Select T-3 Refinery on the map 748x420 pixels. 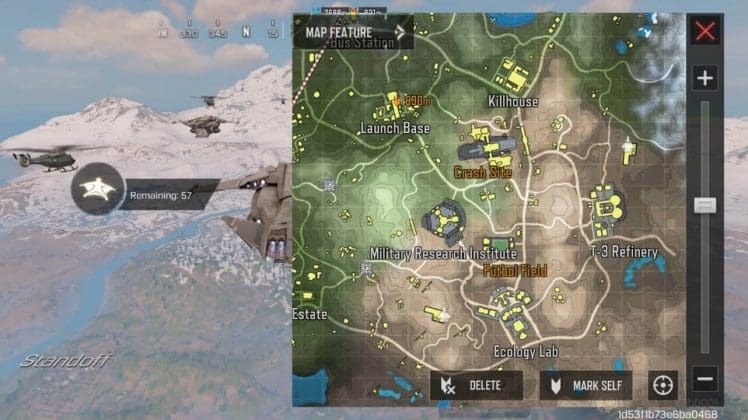[x=624, y=252]
